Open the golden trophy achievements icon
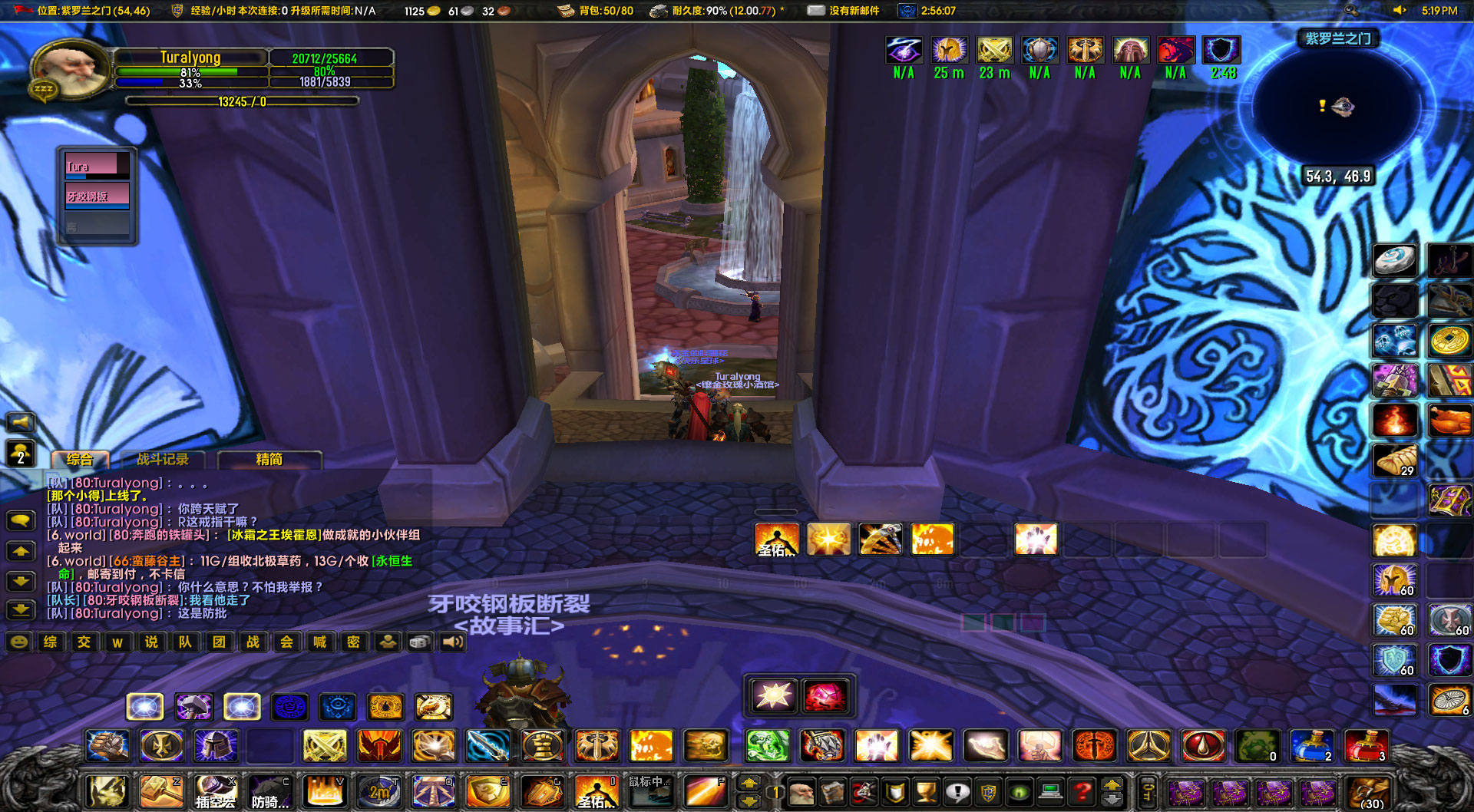The width and height of the screenshot is (1474, 812). (925, 793)
